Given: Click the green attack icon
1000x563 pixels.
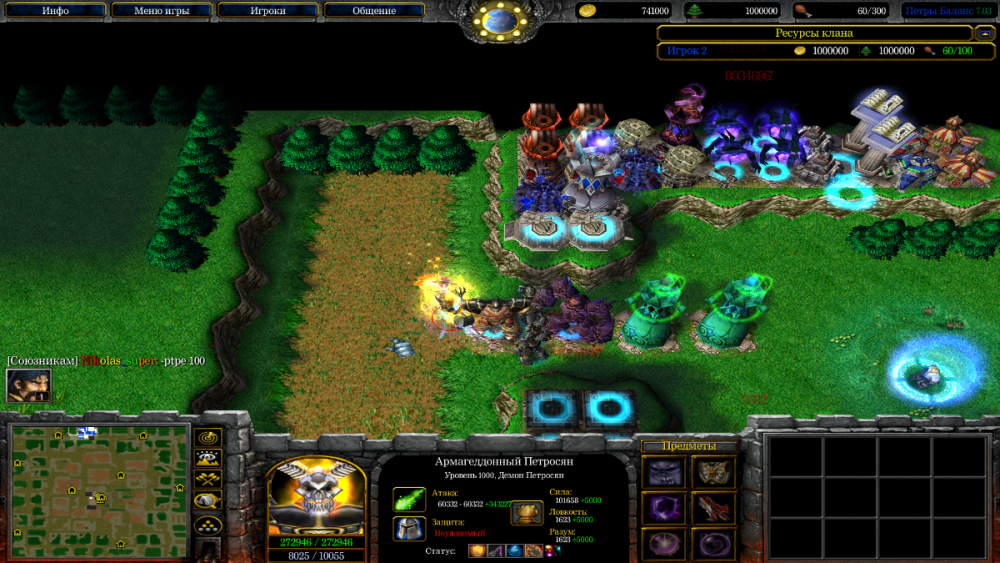Looking at the screenshot, I should (409, 498).
